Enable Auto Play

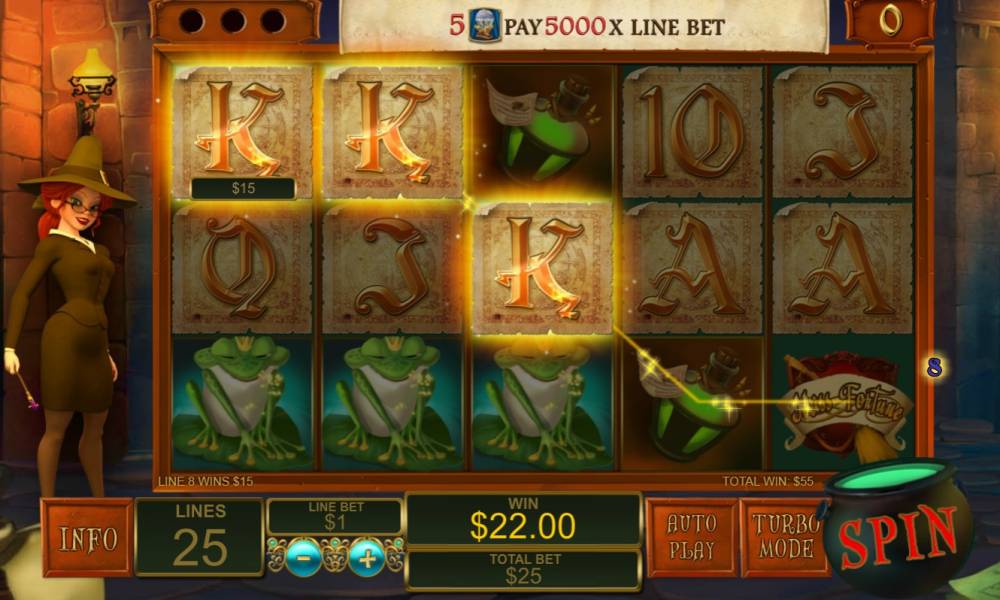pos(691,537)
